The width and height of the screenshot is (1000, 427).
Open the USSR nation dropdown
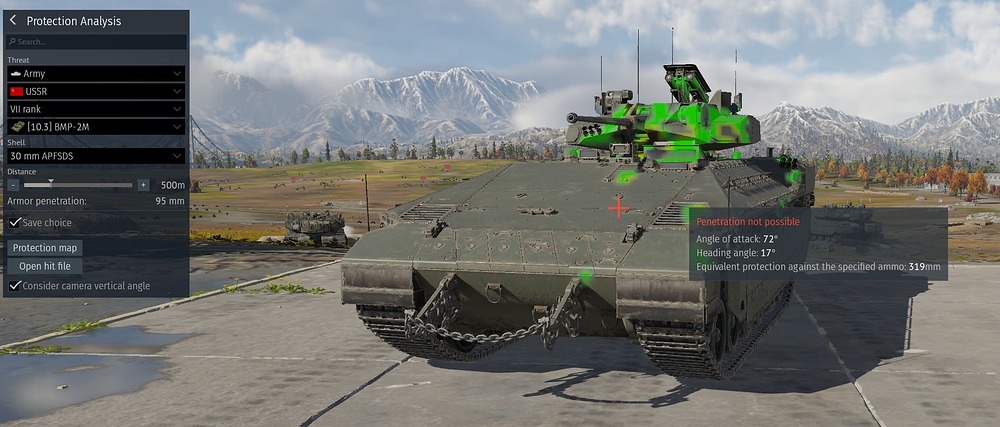click(96, 91)
